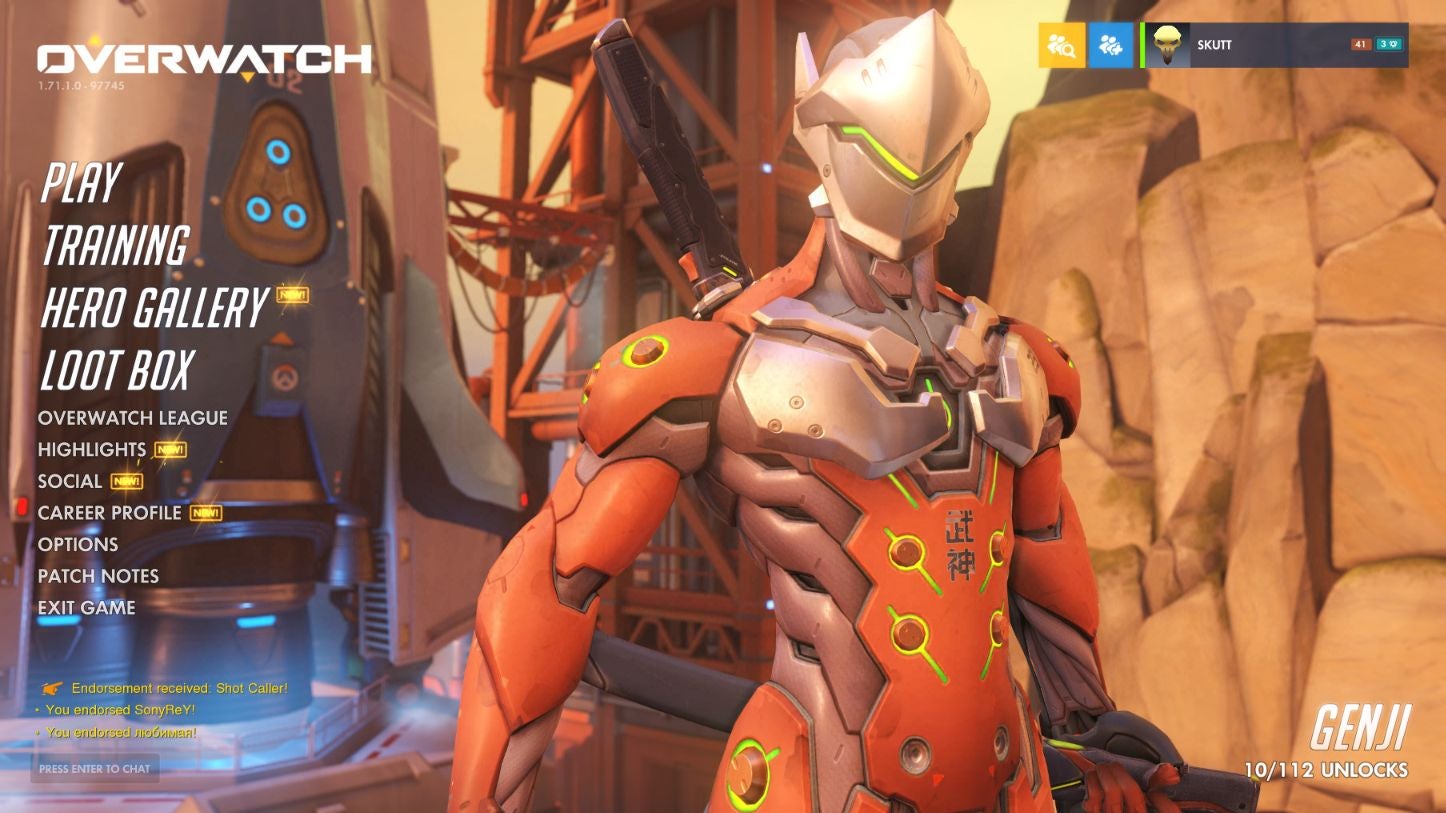This screenshot has height=813, width=1446.
Task: Show the Career Profile
Action: [x=110, y=513]
